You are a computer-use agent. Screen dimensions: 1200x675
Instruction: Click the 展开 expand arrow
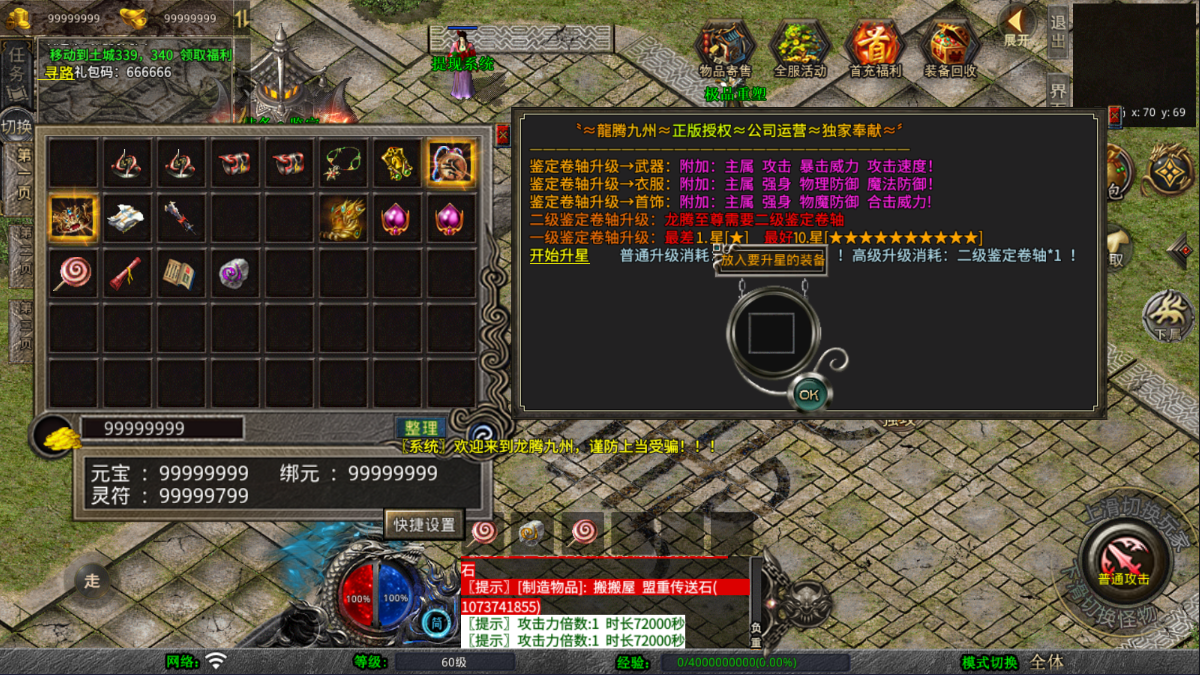coord(1017,24)
